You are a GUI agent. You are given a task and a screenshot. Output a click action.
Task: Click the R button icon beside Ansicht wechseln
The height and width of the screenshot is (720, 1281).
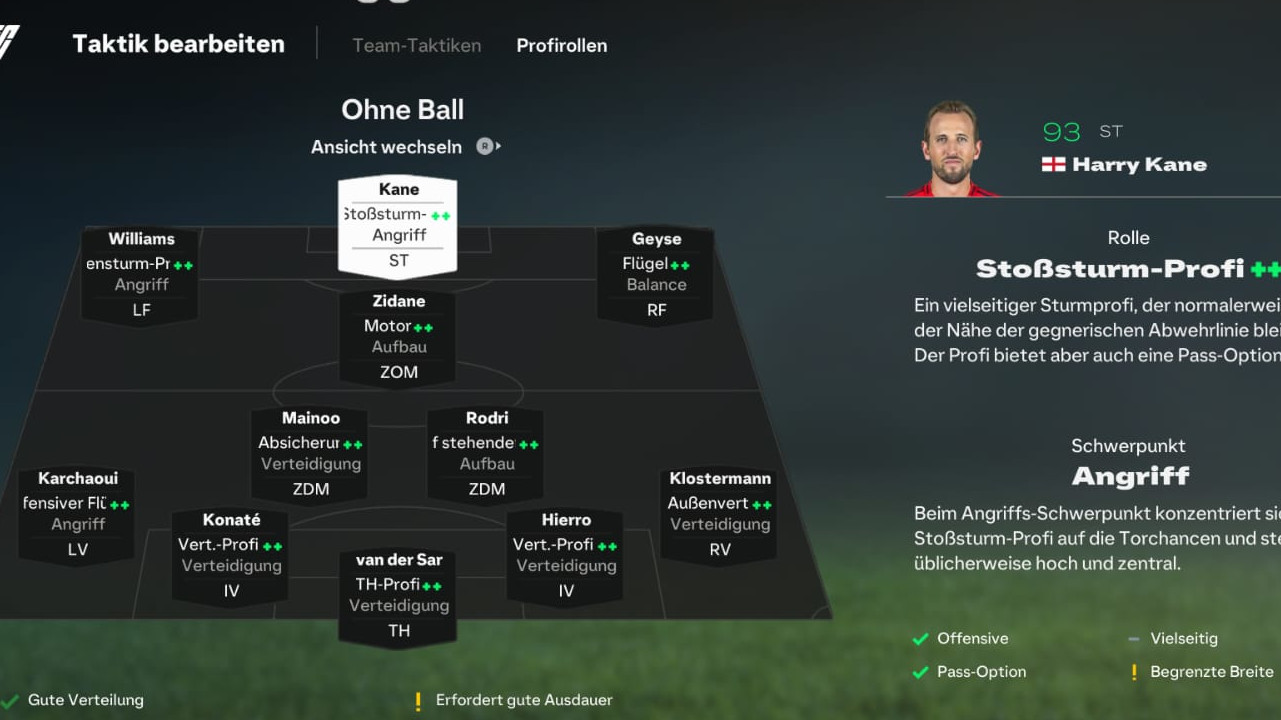click(484, 147)
